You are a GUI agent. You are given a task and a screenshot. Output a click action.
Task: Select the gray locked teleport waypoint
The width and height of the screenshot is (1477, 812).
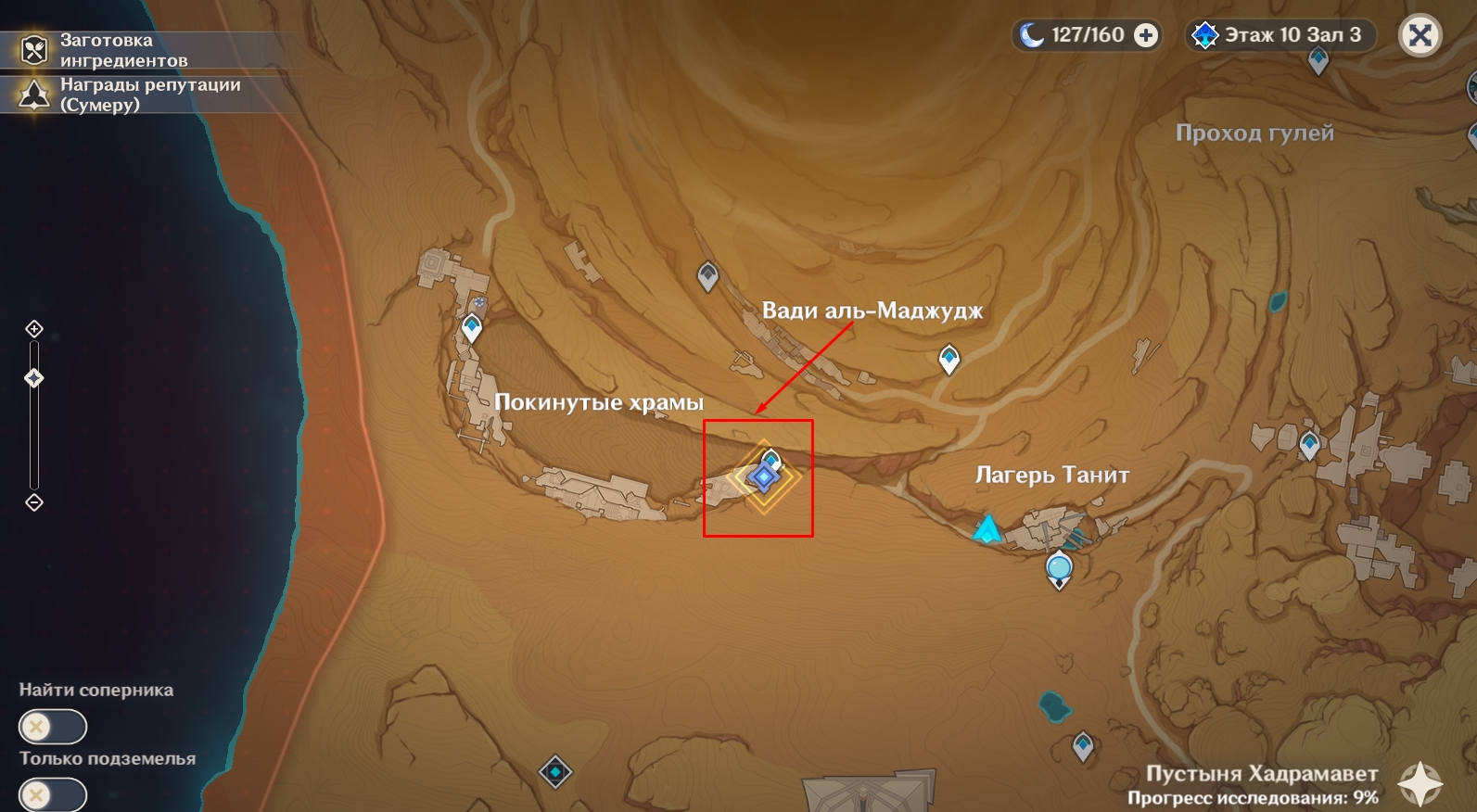point(707,276)
